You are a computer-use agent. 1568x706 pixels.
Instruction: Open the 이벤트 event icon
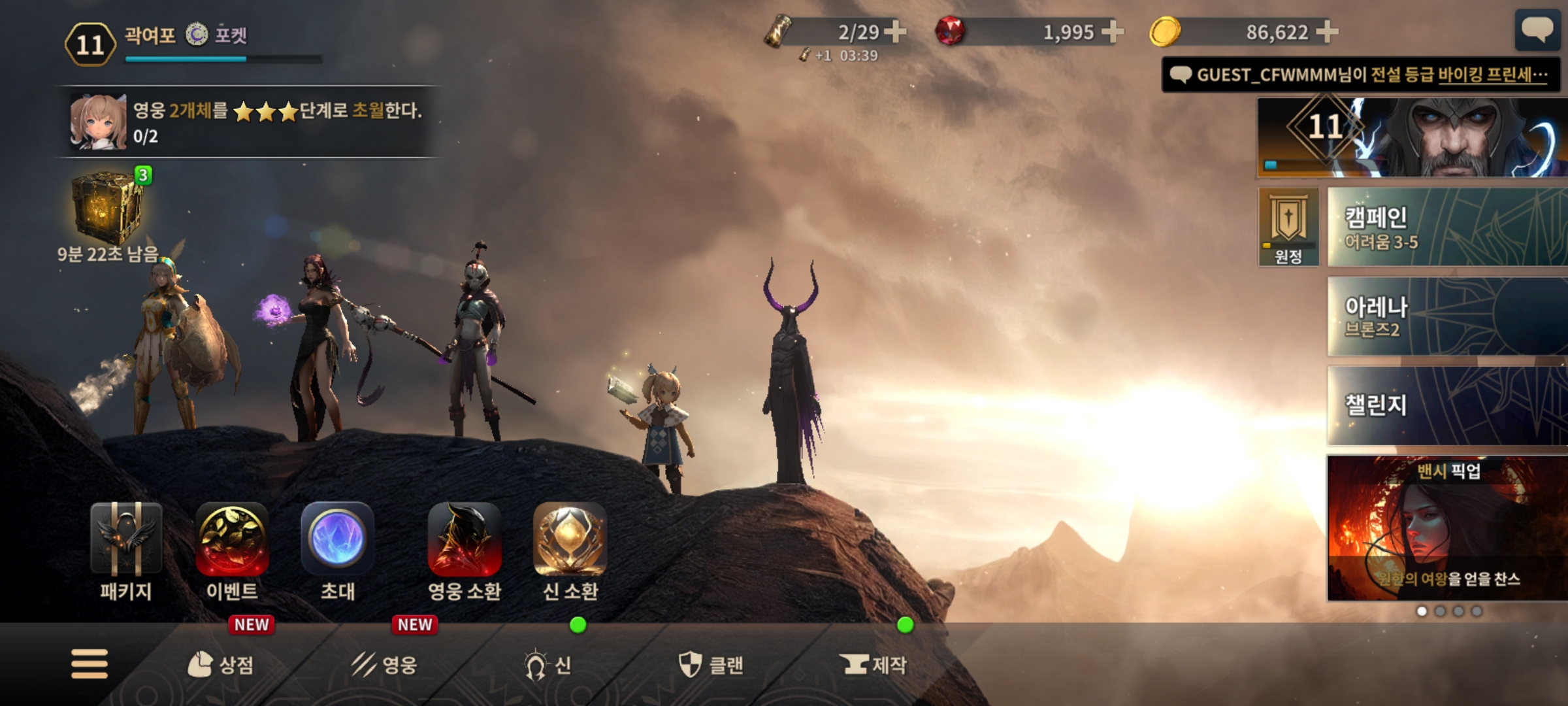point(232,550)
